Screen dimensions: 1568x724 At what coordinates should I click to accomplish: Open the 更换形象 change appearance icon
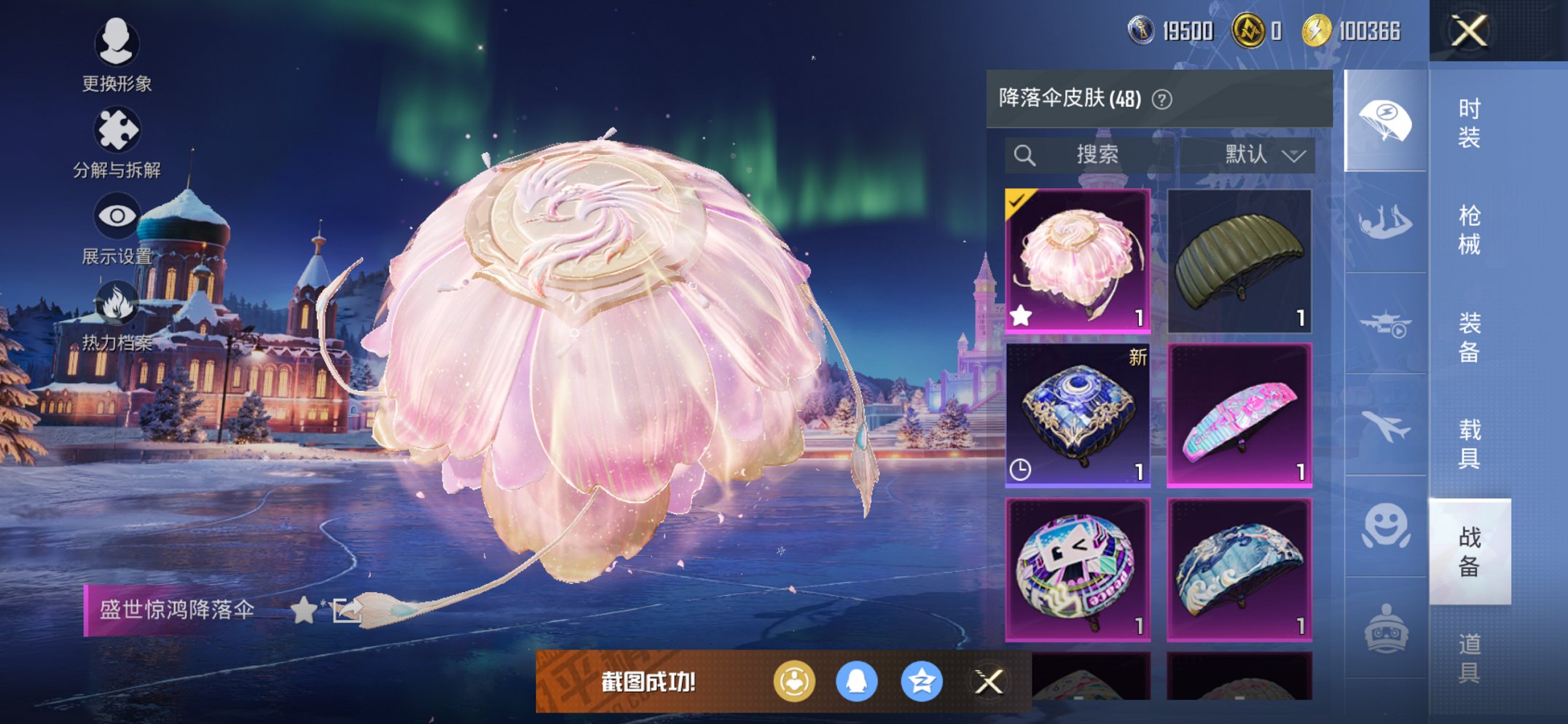117,45
